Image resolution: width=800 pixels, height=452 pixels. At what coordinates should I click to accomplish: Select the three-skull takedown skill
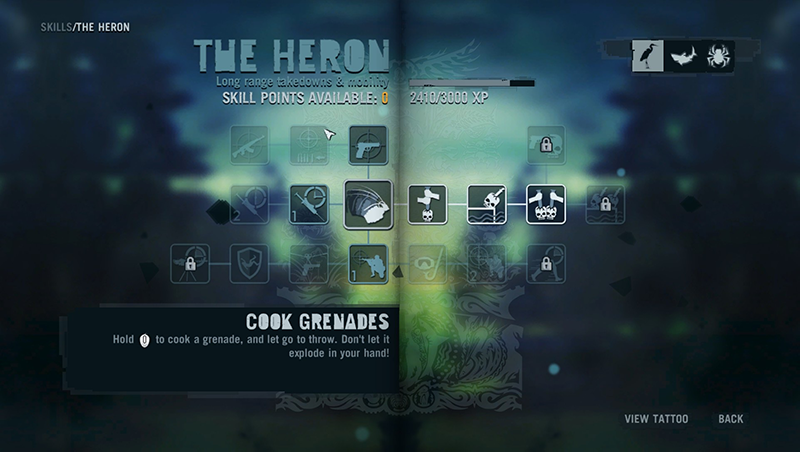[546, 205]
